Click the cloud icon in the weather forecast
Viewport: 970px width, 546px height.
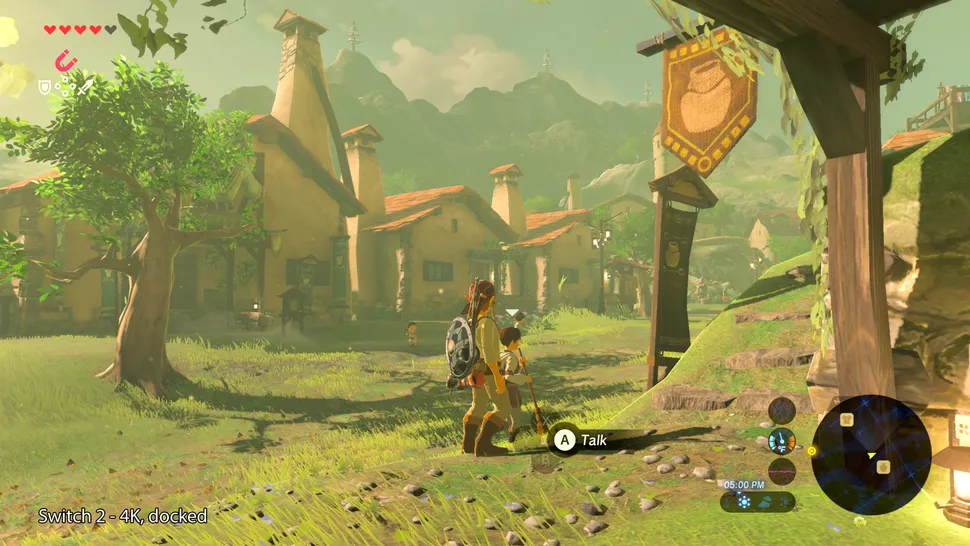point(766,502)
